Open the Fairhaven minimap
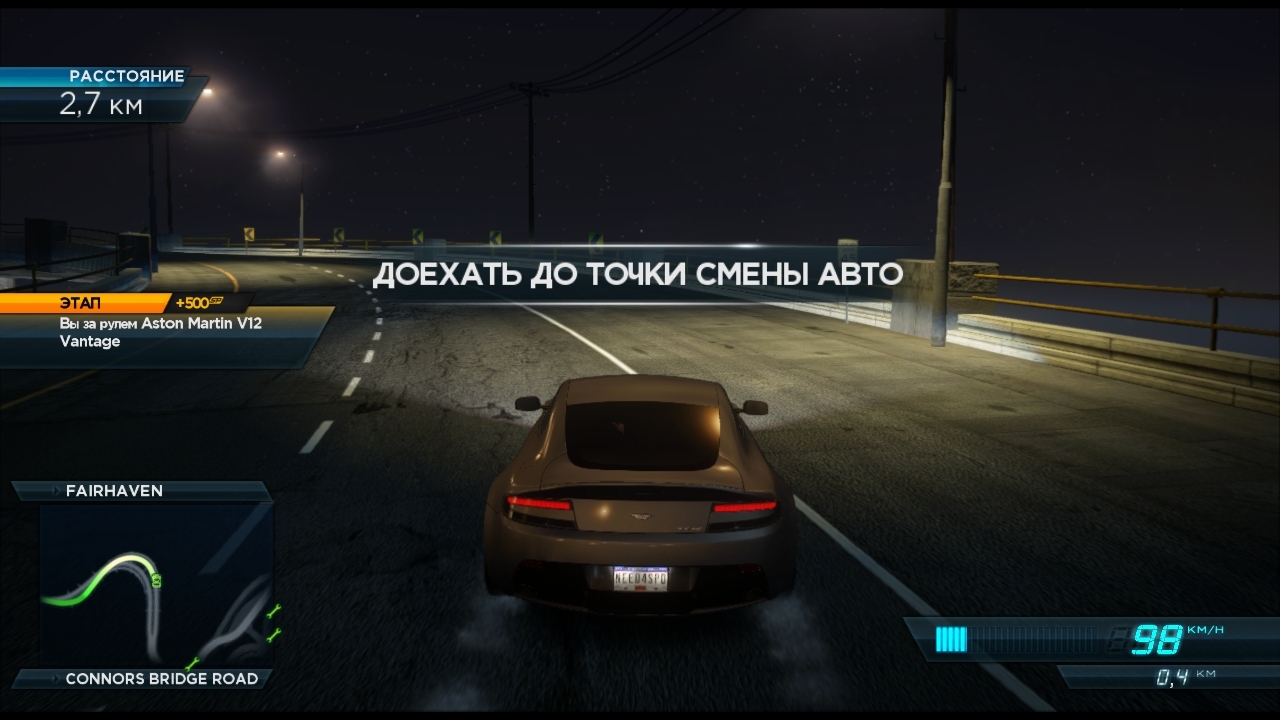Screen dimensions: 1280x720 coord(155,585)
